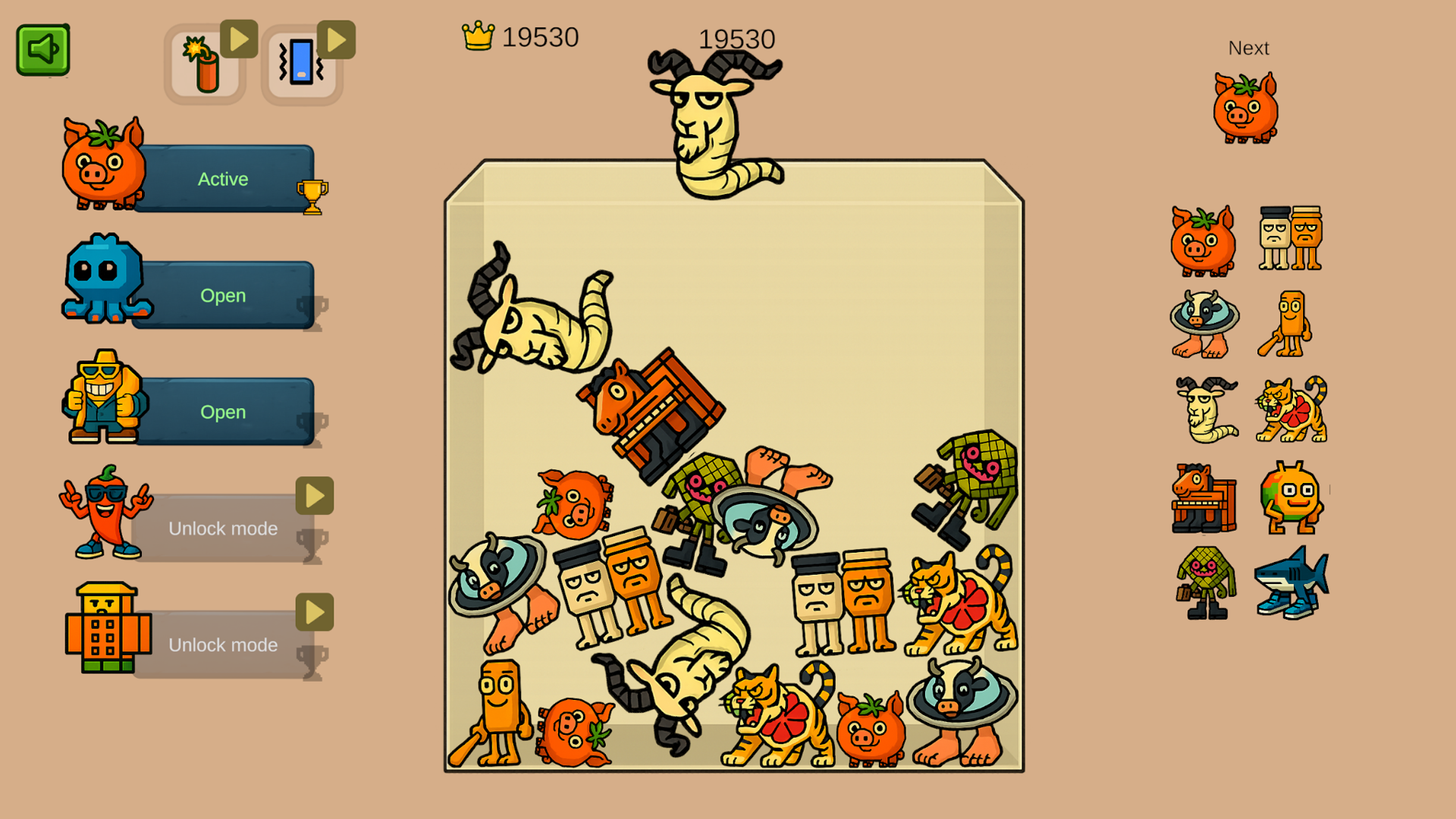The height and width of the screenshot is (819, 1456).
Task: Click the crown coin counter
Action: coord(519,36)
